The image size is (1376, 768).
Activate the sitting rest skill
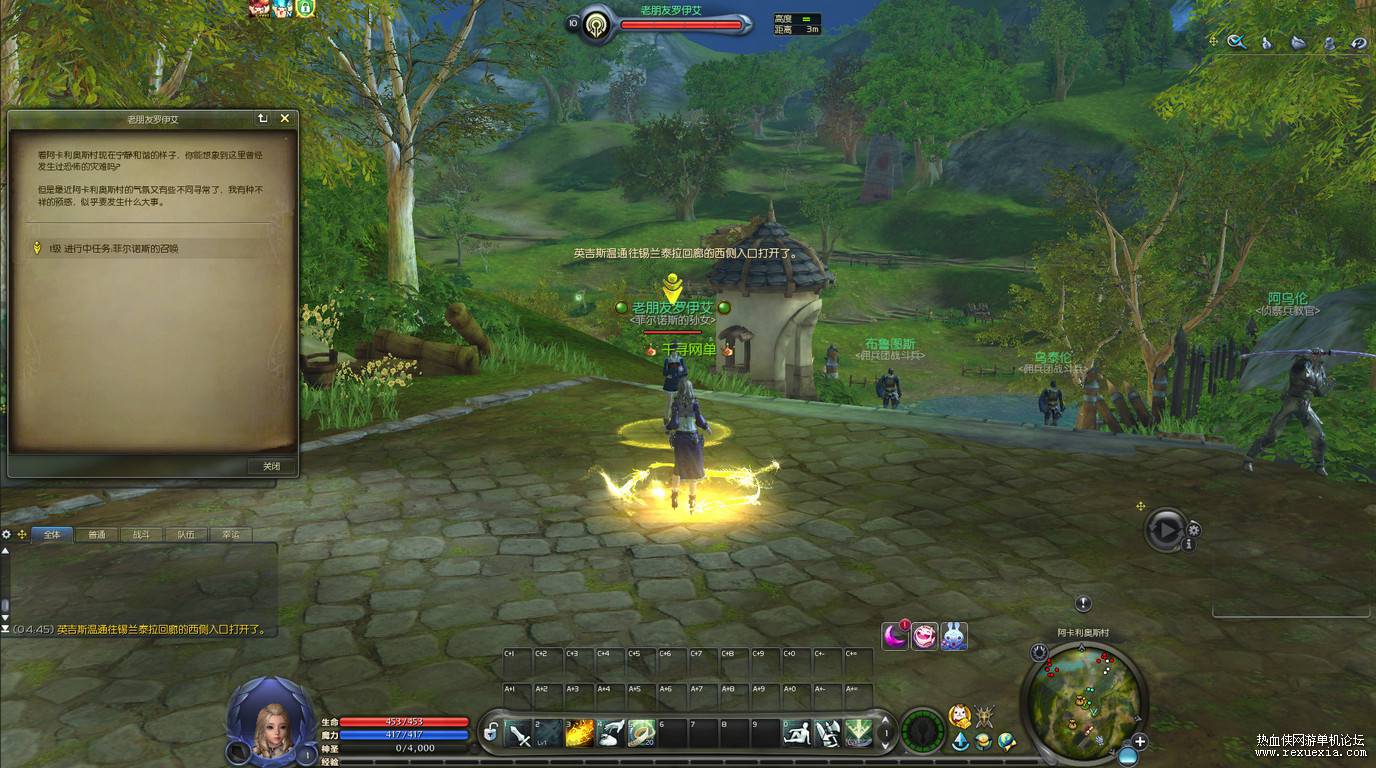(x=796, y=735)
